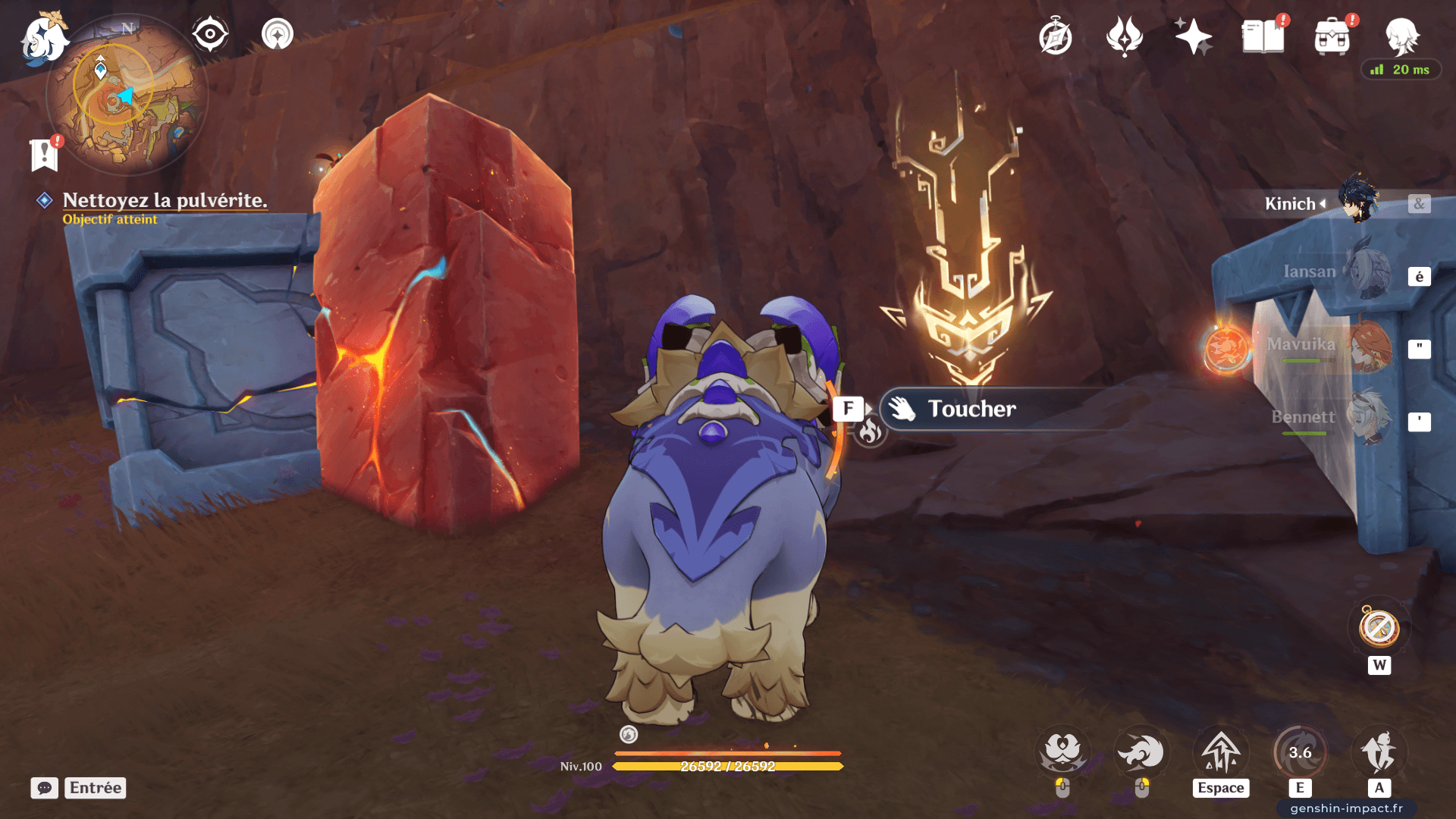Open the wish star icon

[x=1193, y=36]
